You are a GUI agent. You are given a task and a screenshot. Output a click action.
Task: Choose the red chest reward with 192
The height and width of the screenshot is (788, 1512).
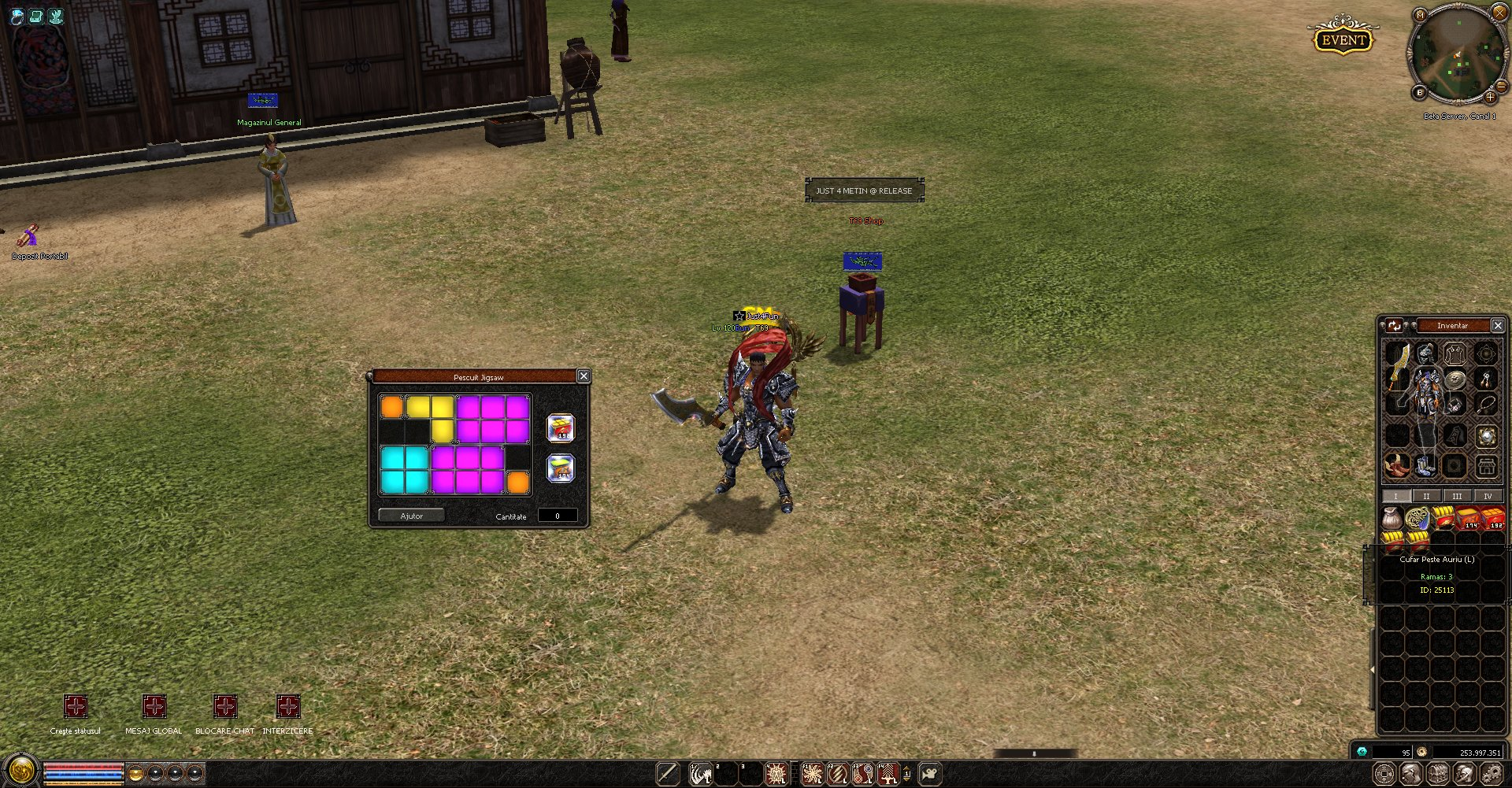pyautogui.click(x=561, y=428)
